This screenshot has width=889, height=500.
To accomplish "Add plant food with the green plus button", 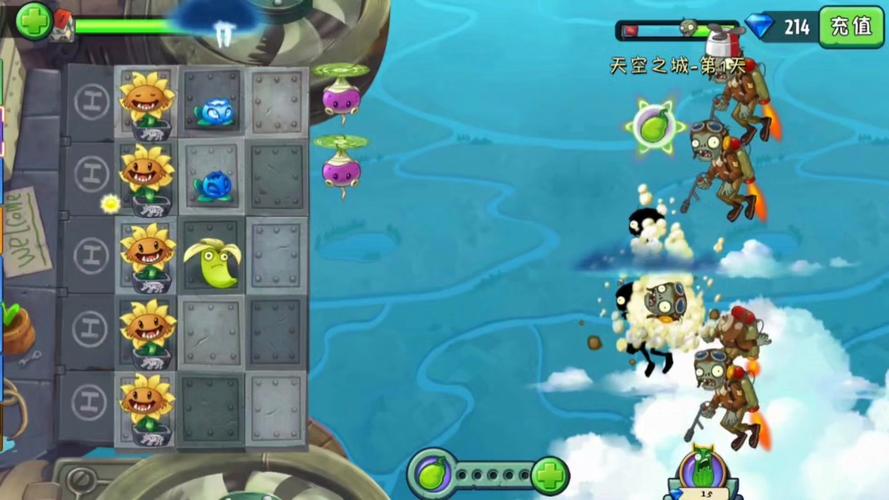I will click(x=549, y=474).
